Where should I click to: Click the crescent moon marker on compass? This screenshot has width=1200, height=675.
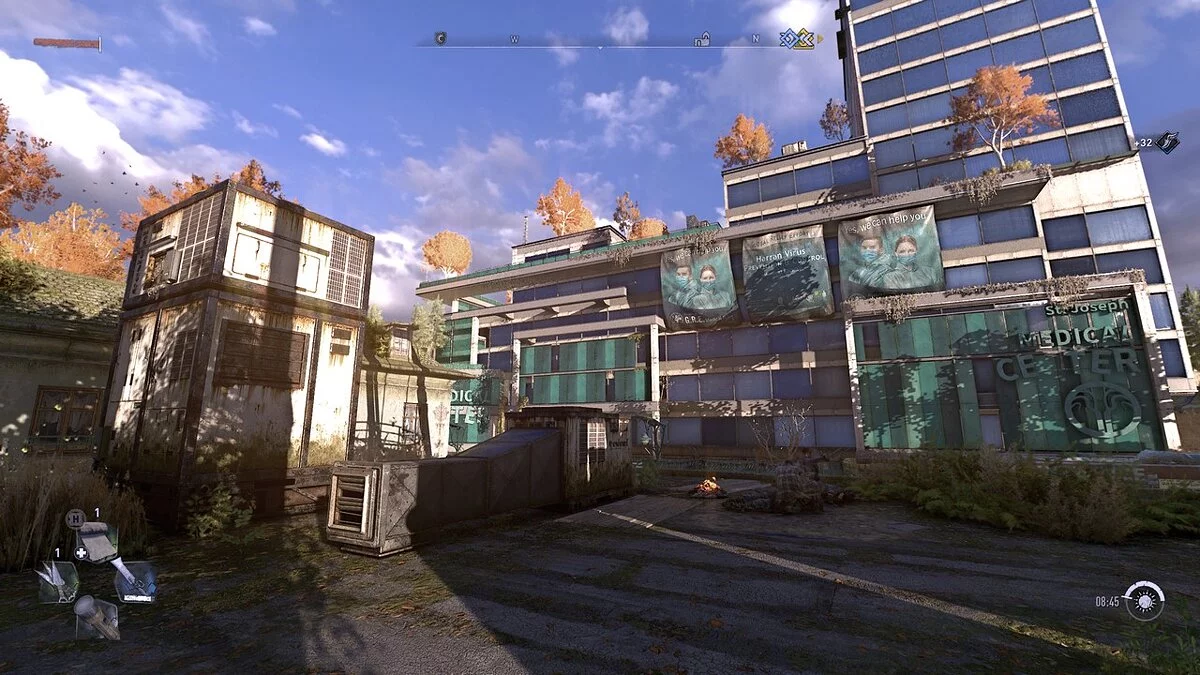point(440,39)
